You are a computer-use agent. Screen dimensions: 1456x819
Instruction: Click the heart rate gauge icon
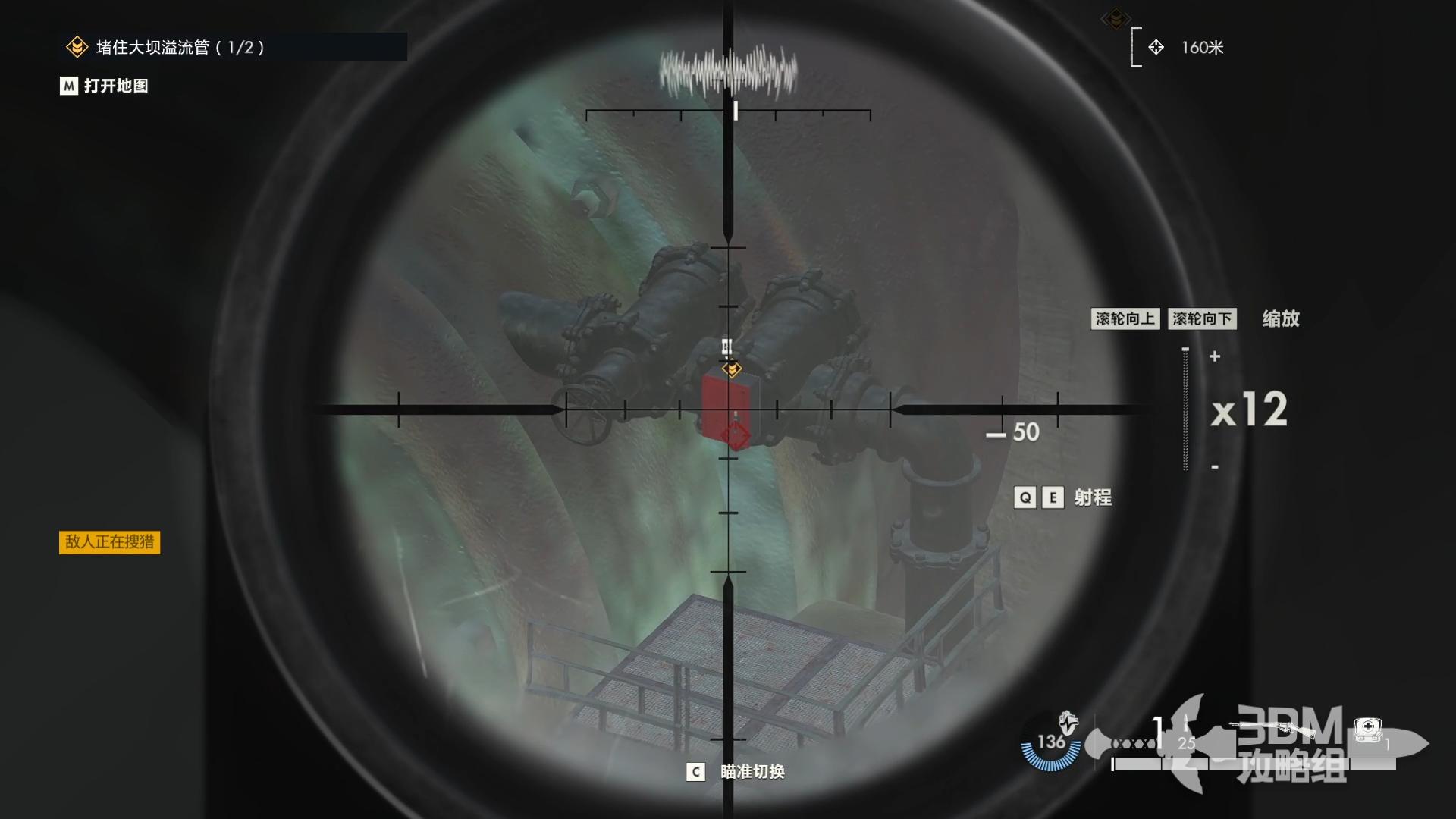coord(1052,742)
